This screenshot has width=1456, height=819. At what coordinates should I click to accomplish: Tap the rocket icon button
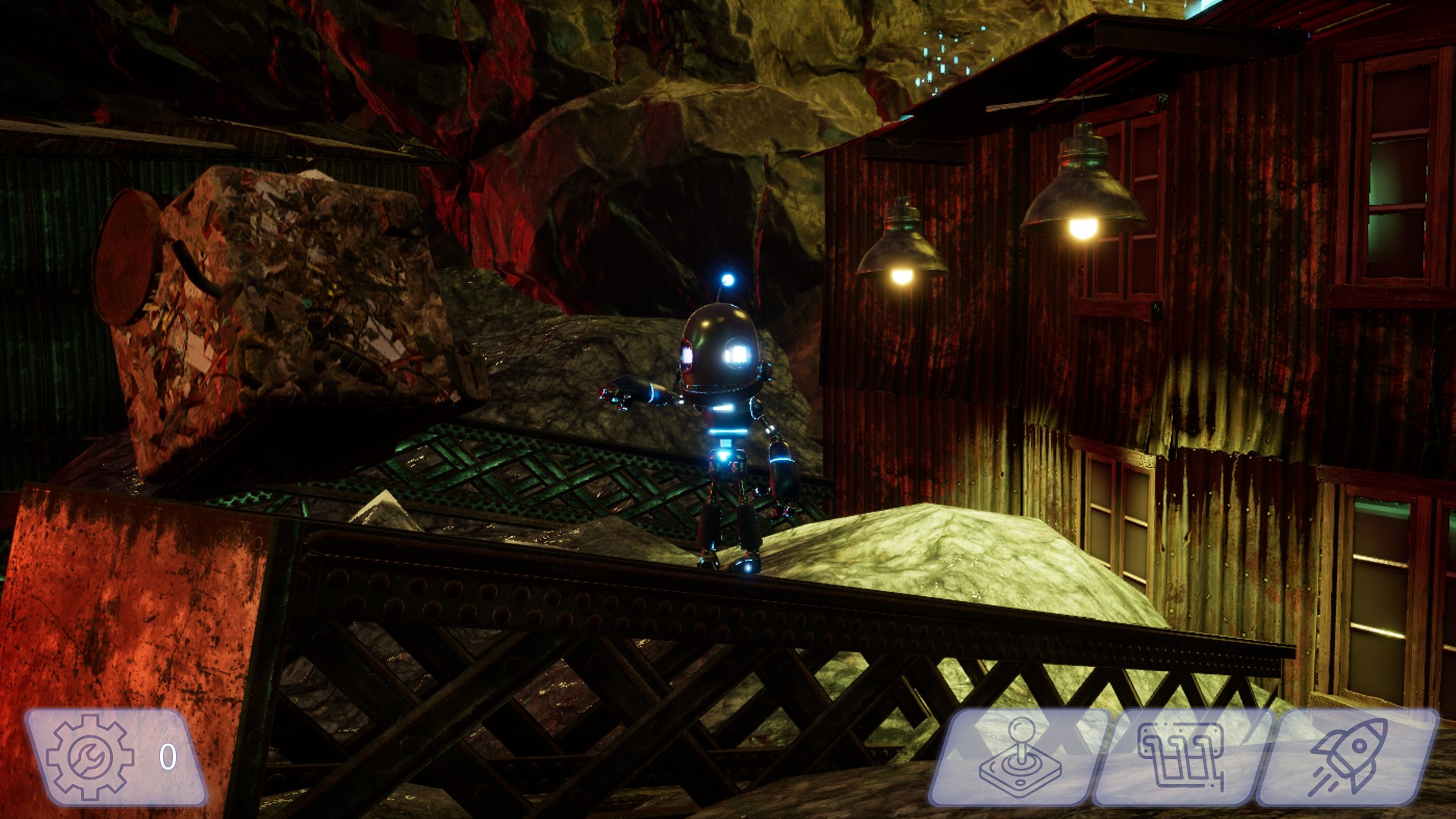1348,757
